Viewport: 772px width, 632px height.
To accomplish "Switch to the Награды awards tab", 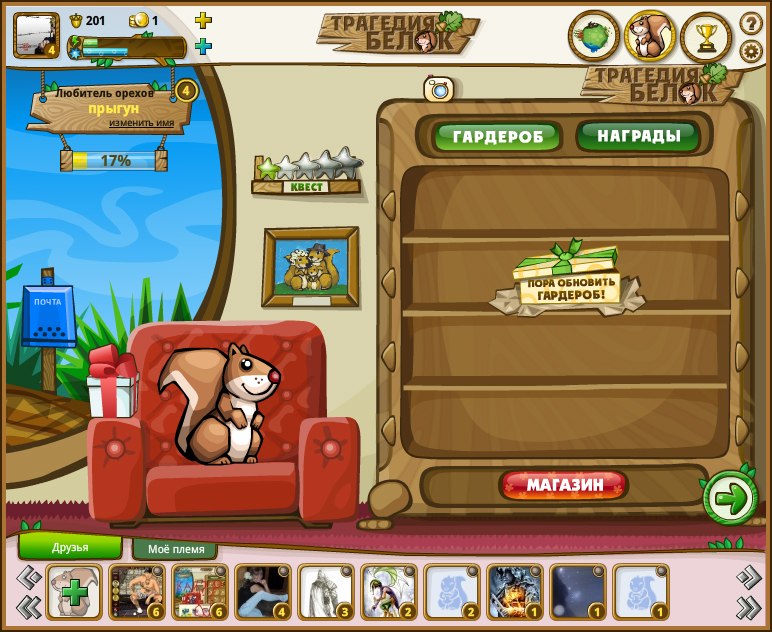I will click(639, 135).
